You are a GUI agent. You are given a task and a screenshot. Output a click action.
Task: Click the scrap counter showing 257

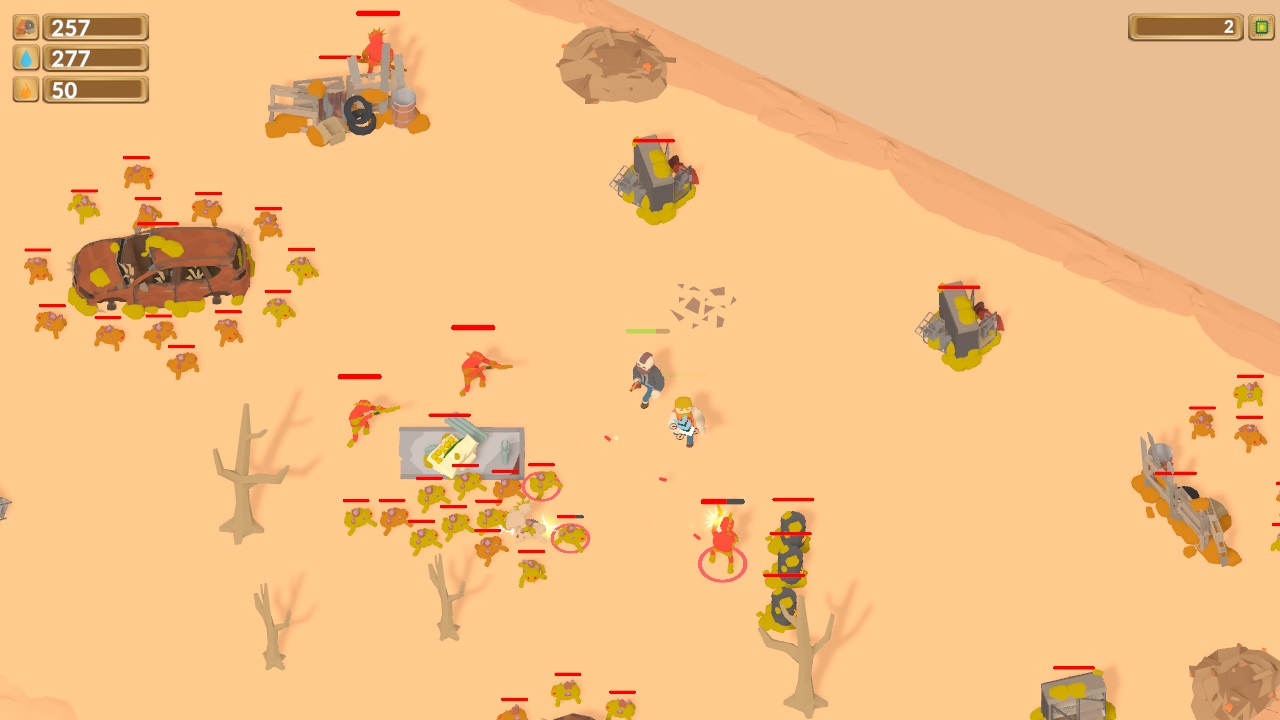click(x=97, y=27)
